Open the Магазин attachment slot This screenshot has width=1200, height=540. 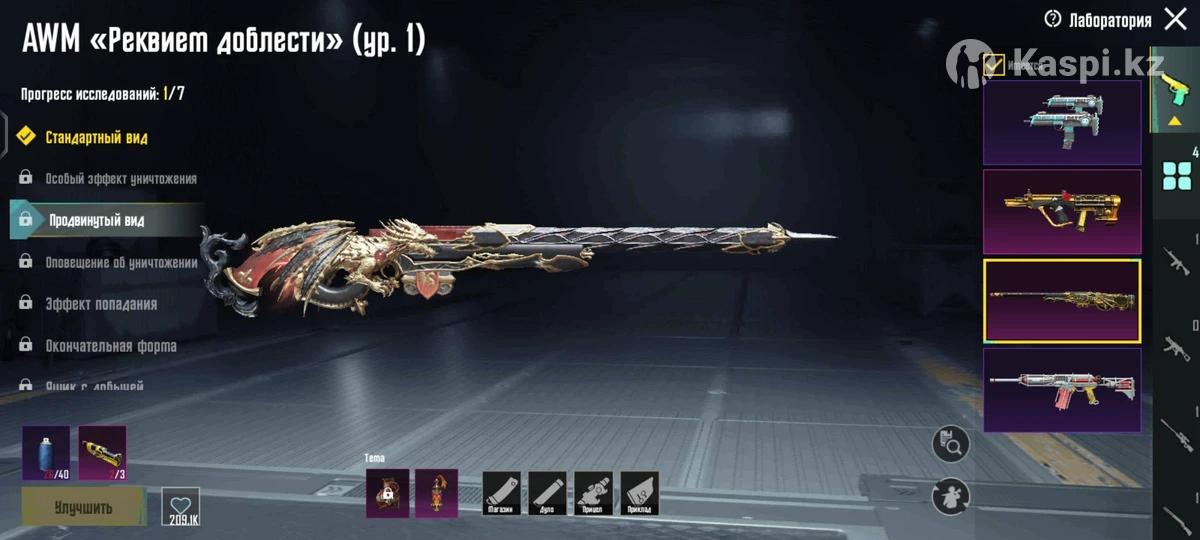[502, 493]
